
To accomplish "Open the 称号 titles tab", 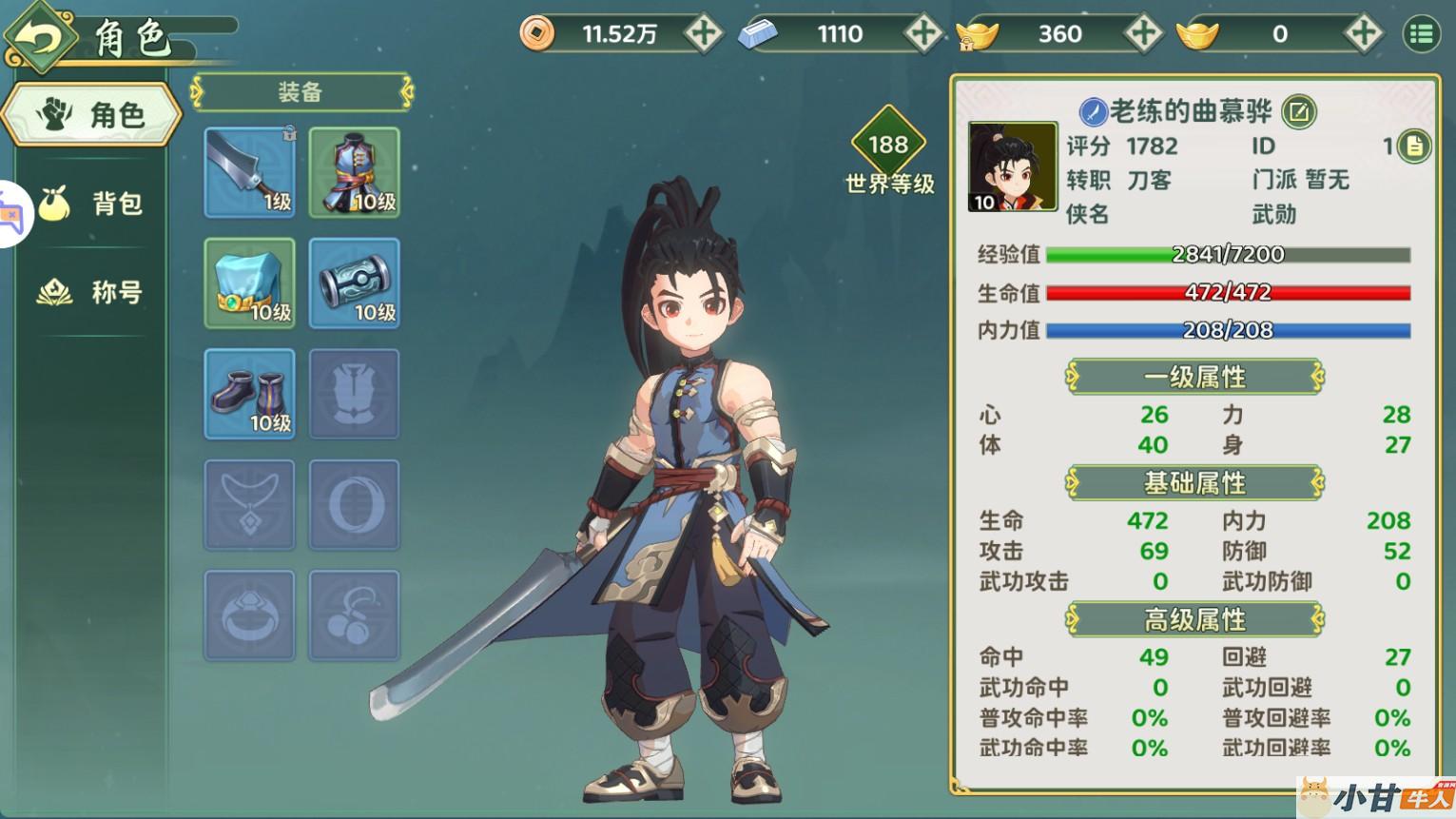I will point(92,292).
